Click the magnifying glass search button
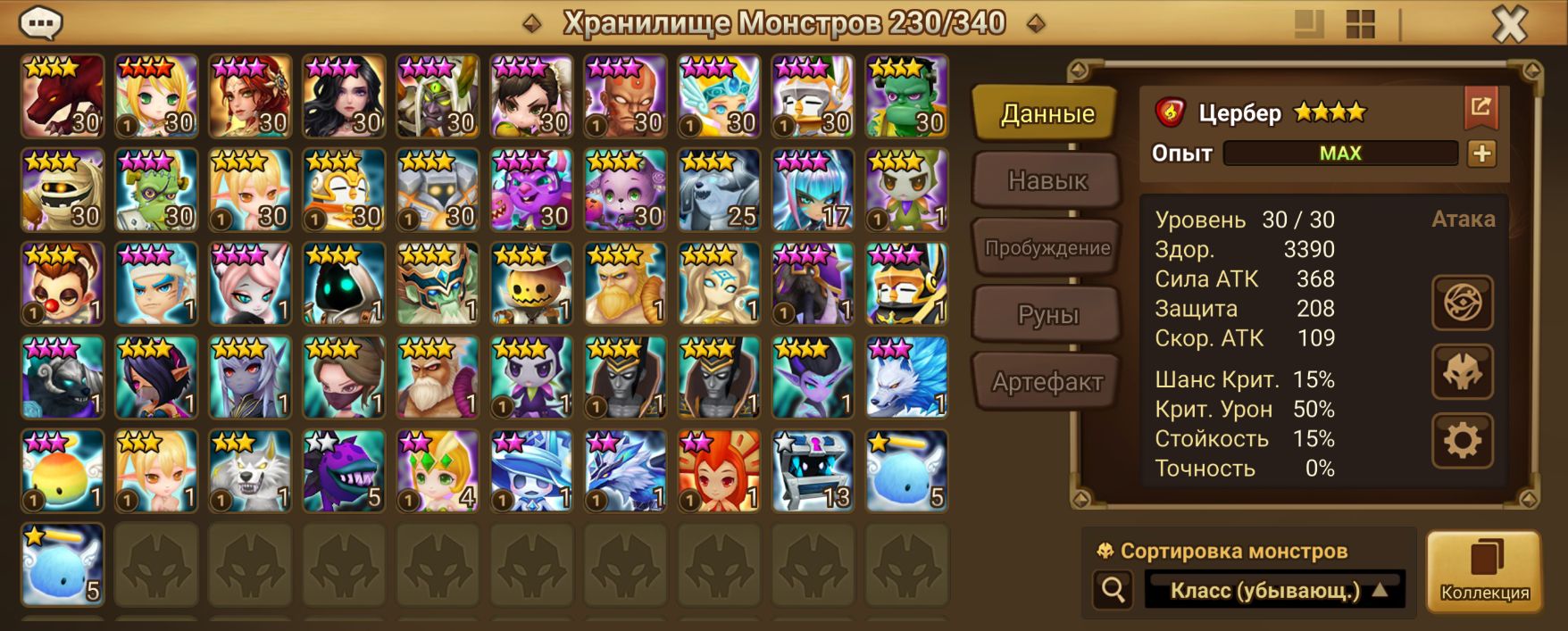Image resolution: width=1568 pixels, height=631 pixels. (1113, 590)
